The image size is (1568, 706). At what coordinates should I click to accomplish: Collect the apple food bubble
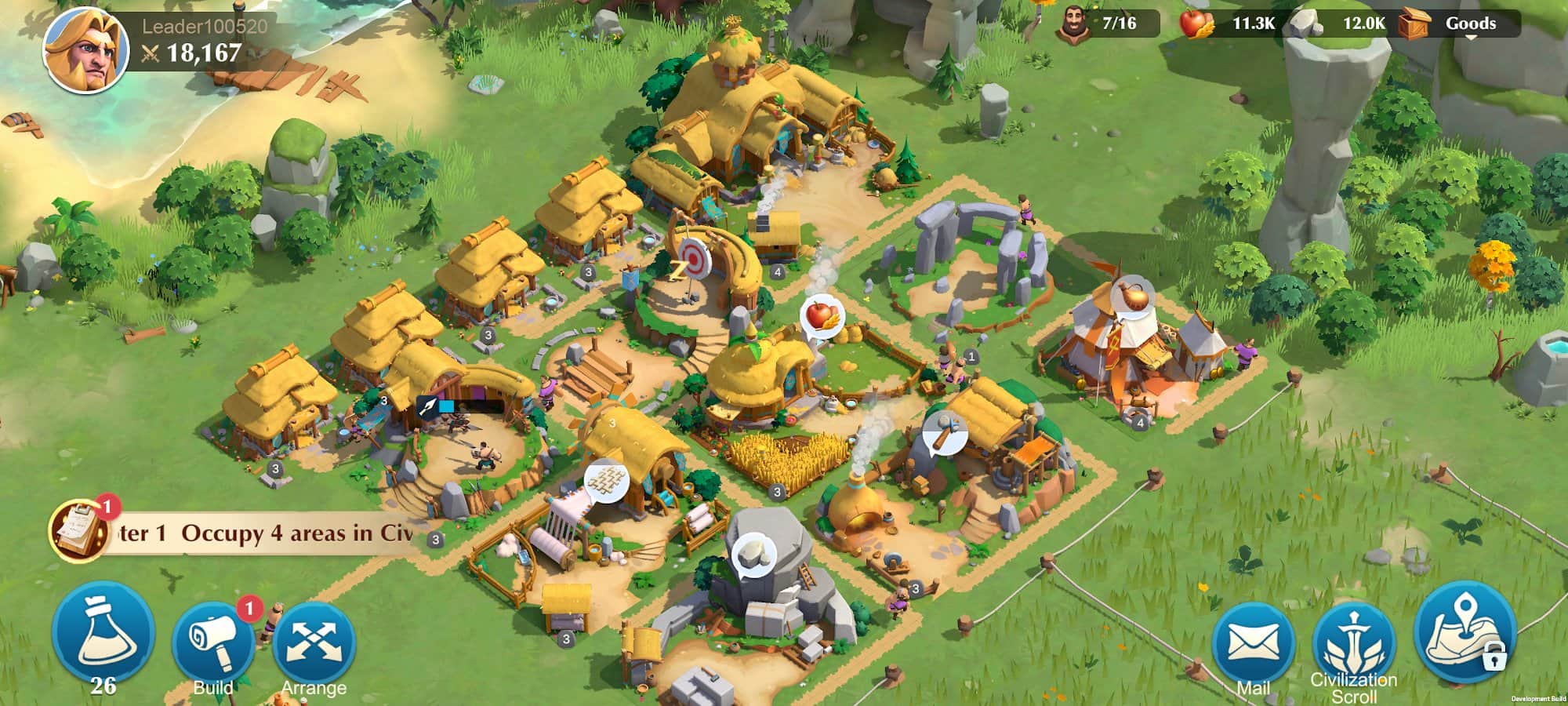coord(821,317)
